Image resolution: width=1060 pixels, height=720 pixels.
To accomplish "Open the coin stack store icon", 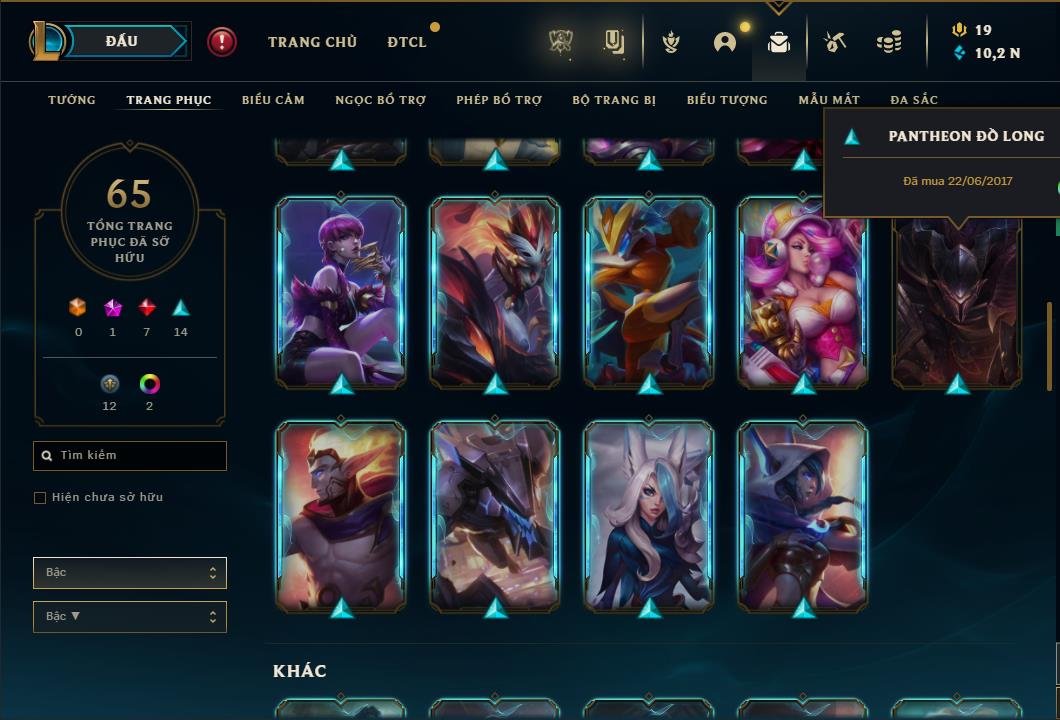I will point(888,42).
